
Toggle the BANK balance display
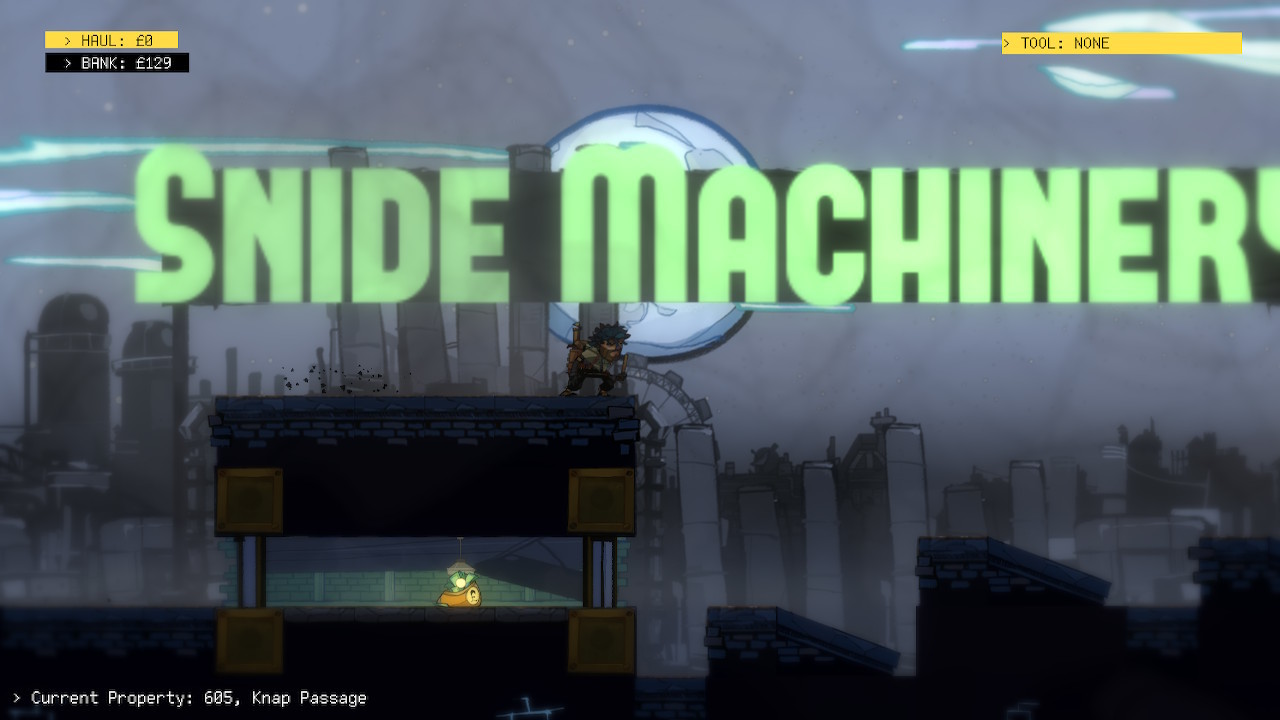[x=115, y=62]
